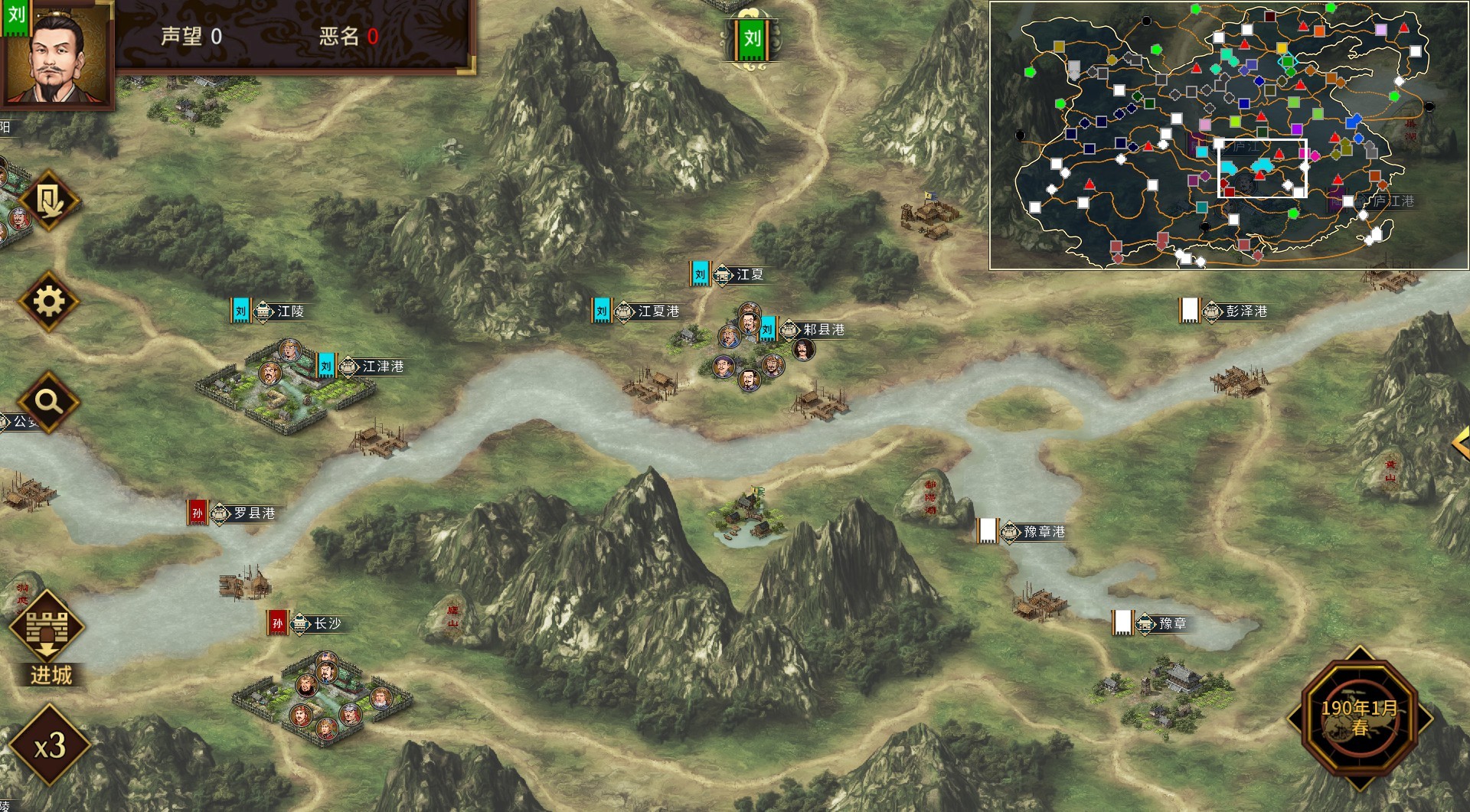Viewport: 1470px width, 812px height.
Task: Click the 孙 faction flag at 罗县港
Action: tap(197, 514)
